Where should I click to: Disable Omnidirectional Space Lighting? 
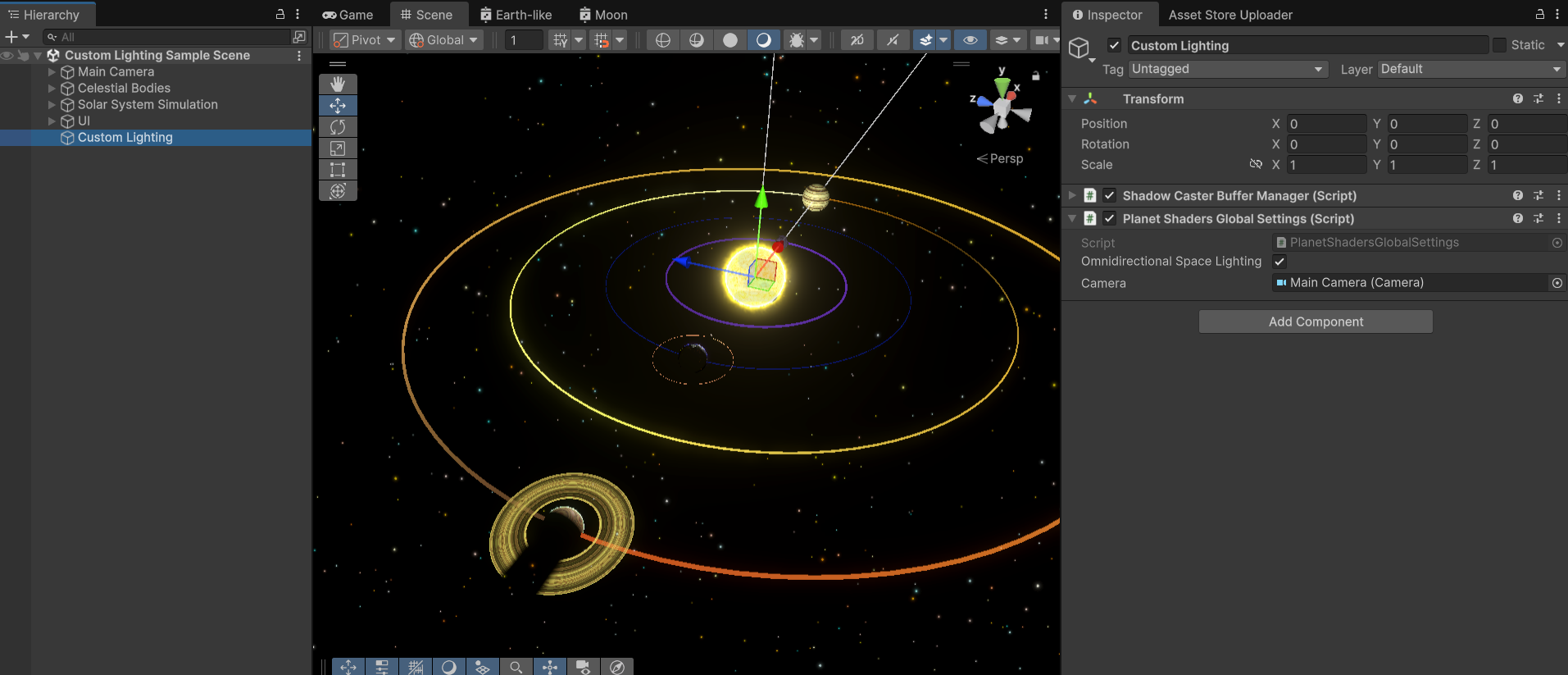pyautogui.click(x=1279, y=261)
